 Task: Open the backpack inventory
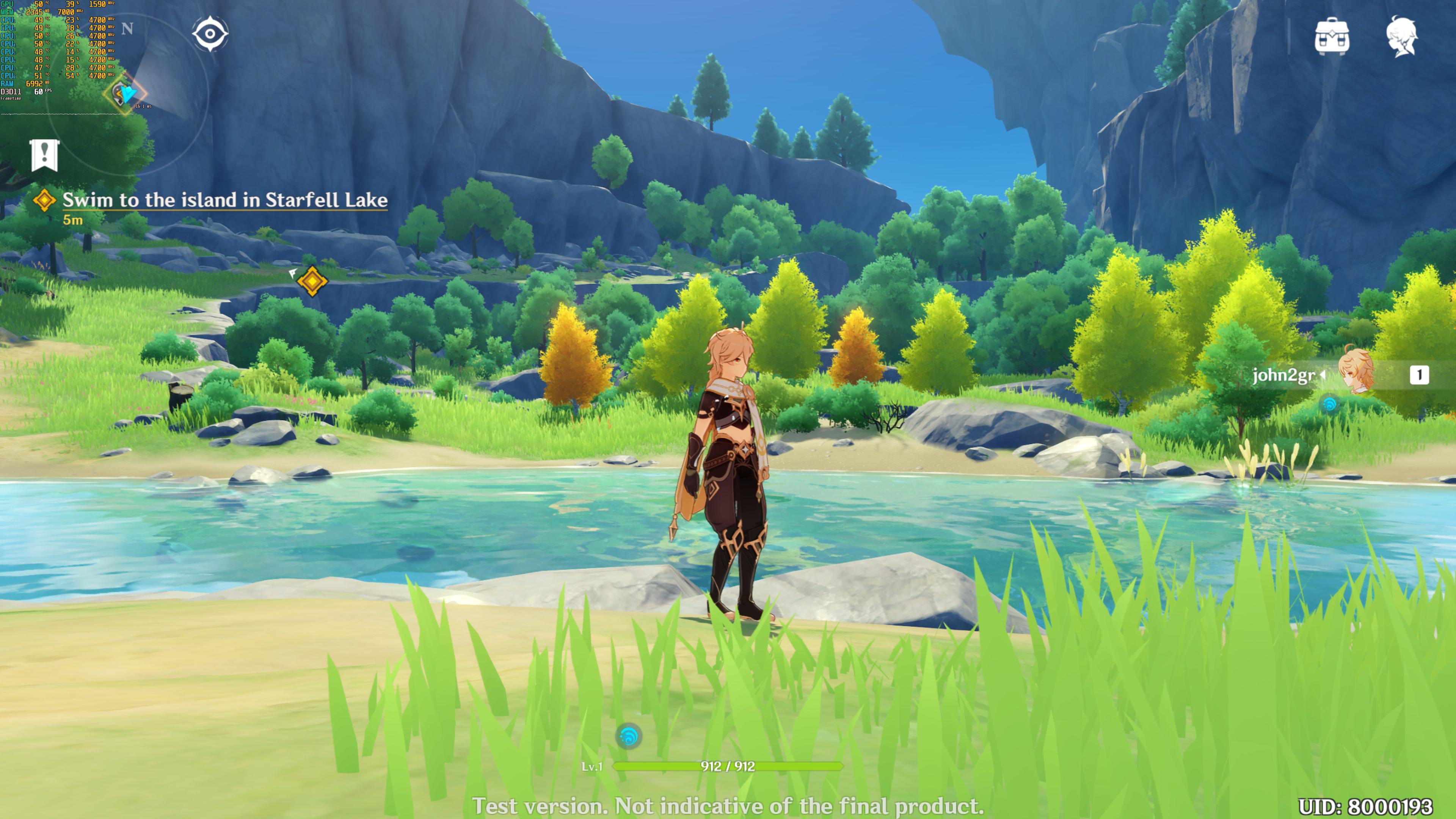click(1332, 37)
